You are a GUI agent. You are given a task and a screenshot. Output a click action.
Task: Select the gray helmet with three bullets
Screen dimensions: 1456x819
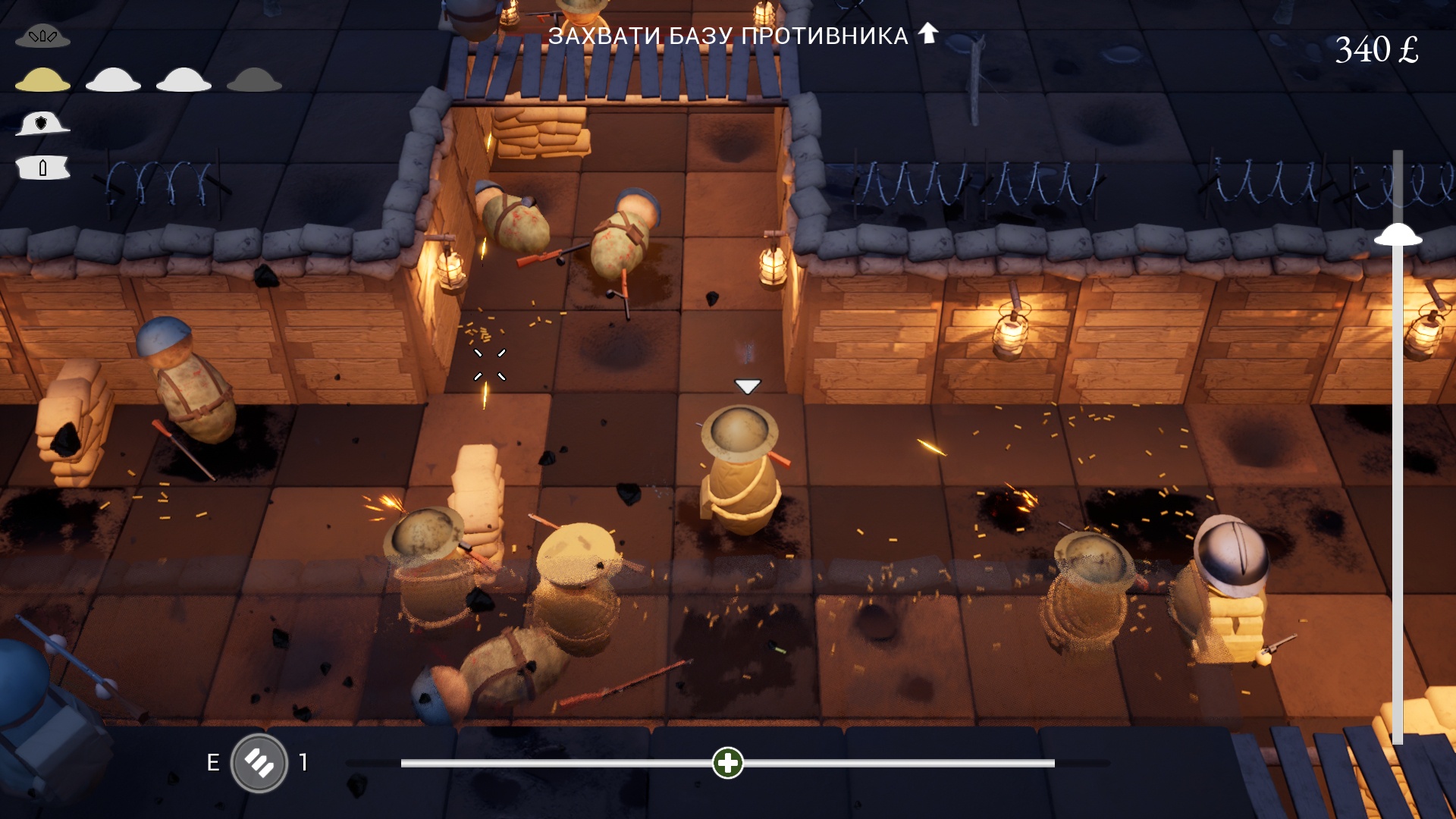[42, 36]
